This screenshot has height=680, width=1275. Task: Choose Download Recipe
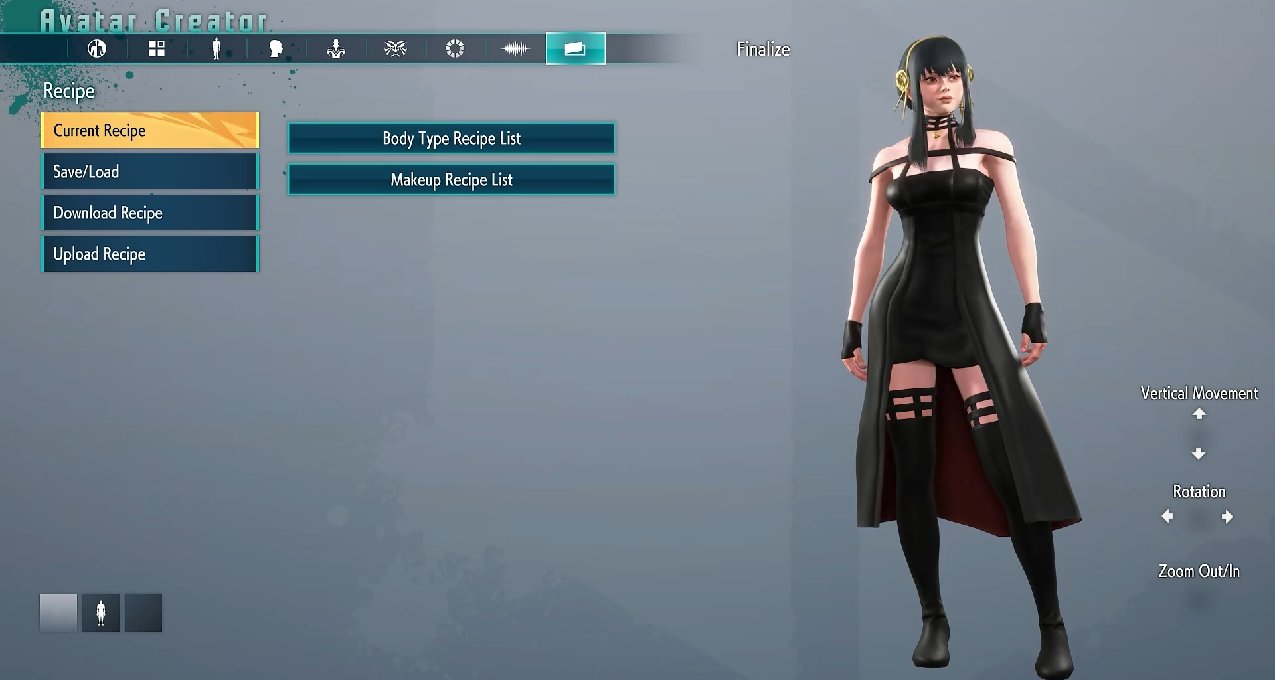pos(150,213)
